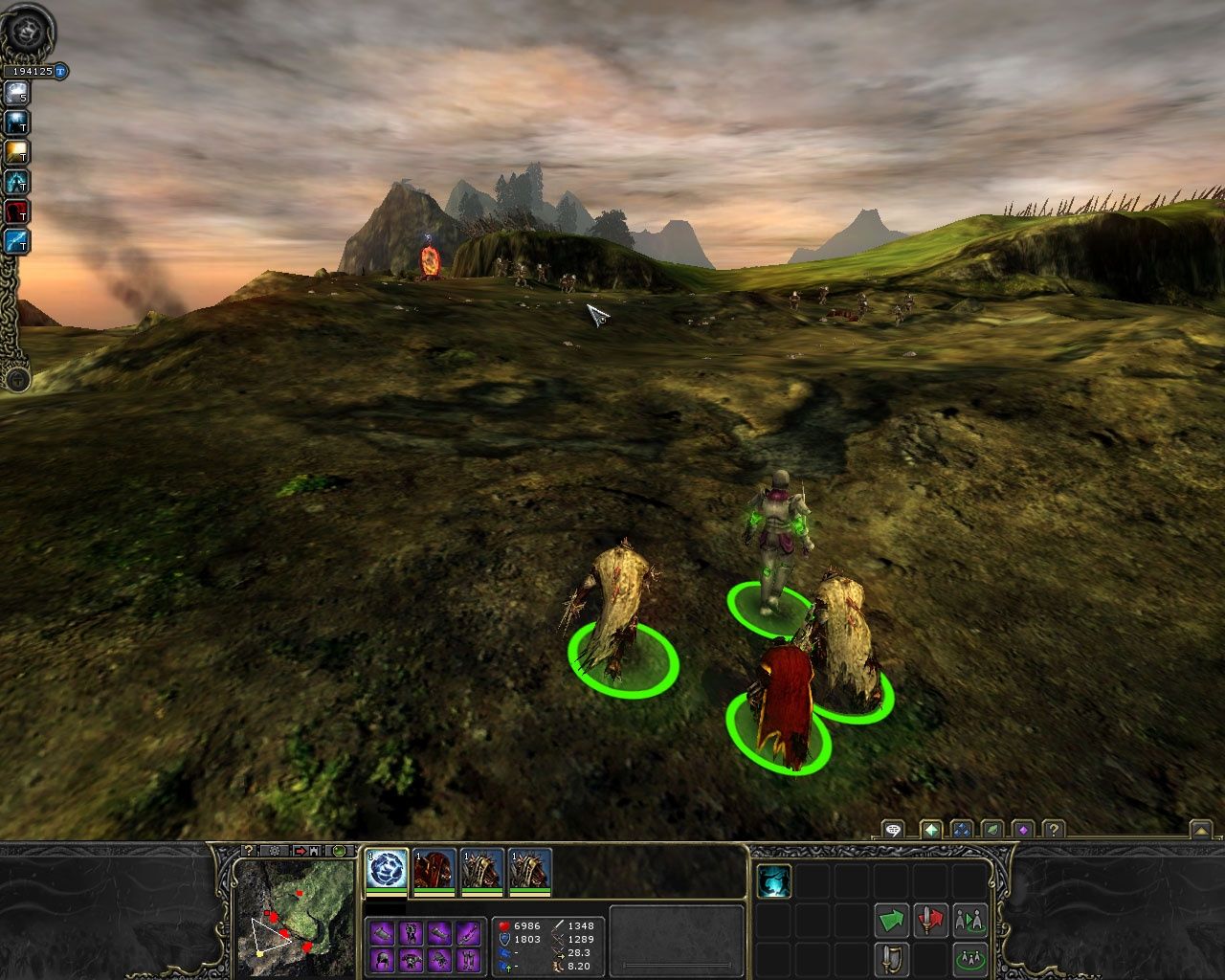Expand the panel with the up arrow
The width and height of the screenshot is (1225, 980).
(x=1200, y=830)
